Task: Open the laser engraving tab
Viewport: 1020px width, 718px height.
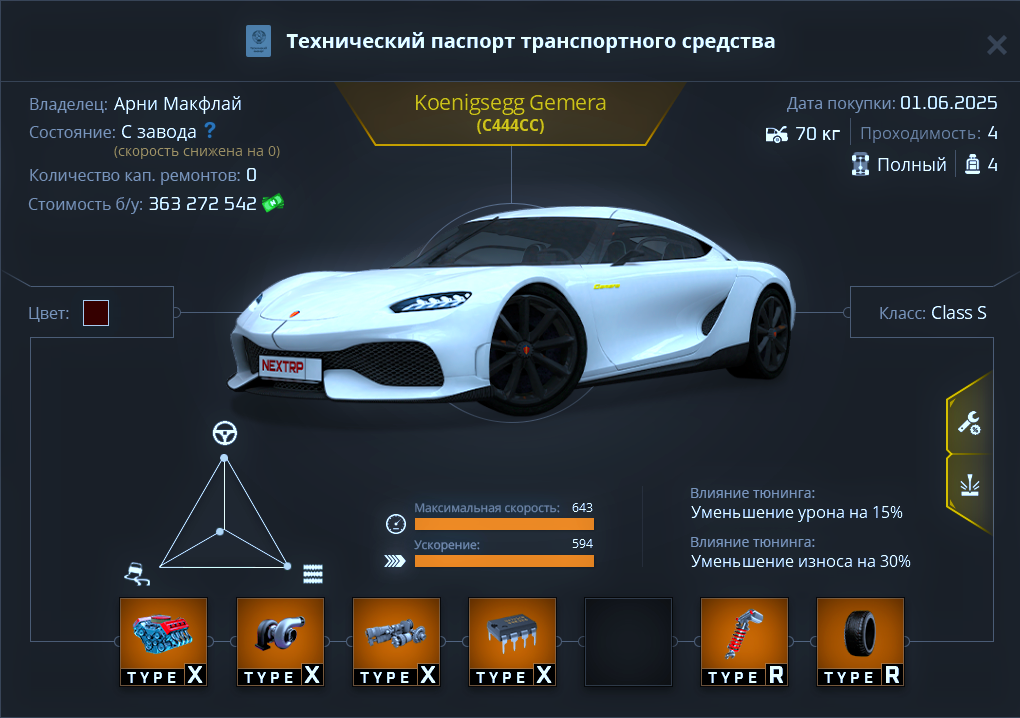Action: pyautogui.click(x=968, y=488)
